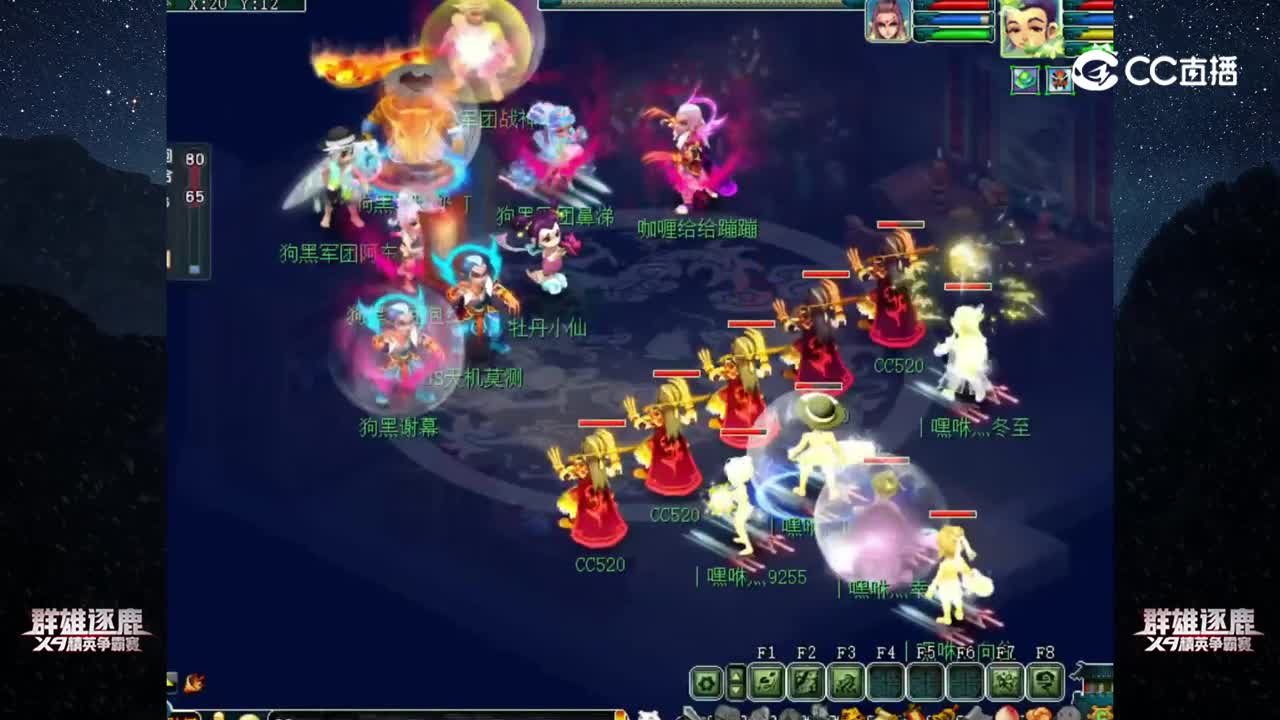Use the F3 beast skill icon
Image resolution: width=1280 pixels, height=720 pixels.
click(847, 682)
